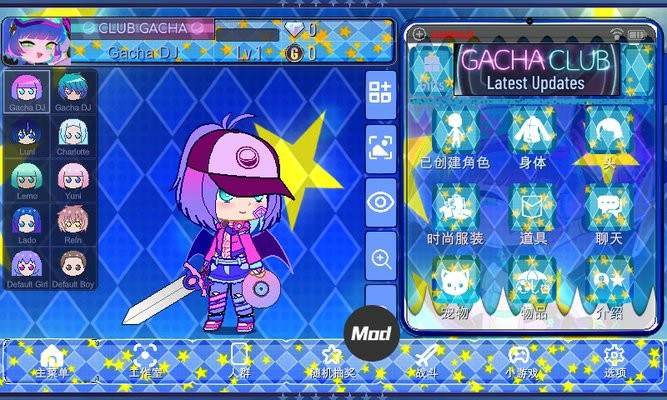Open 工作室 (Studio) from bottom bar
Image resolution: width=667 pixels, height=400 pixels.
tap(146, 360)
